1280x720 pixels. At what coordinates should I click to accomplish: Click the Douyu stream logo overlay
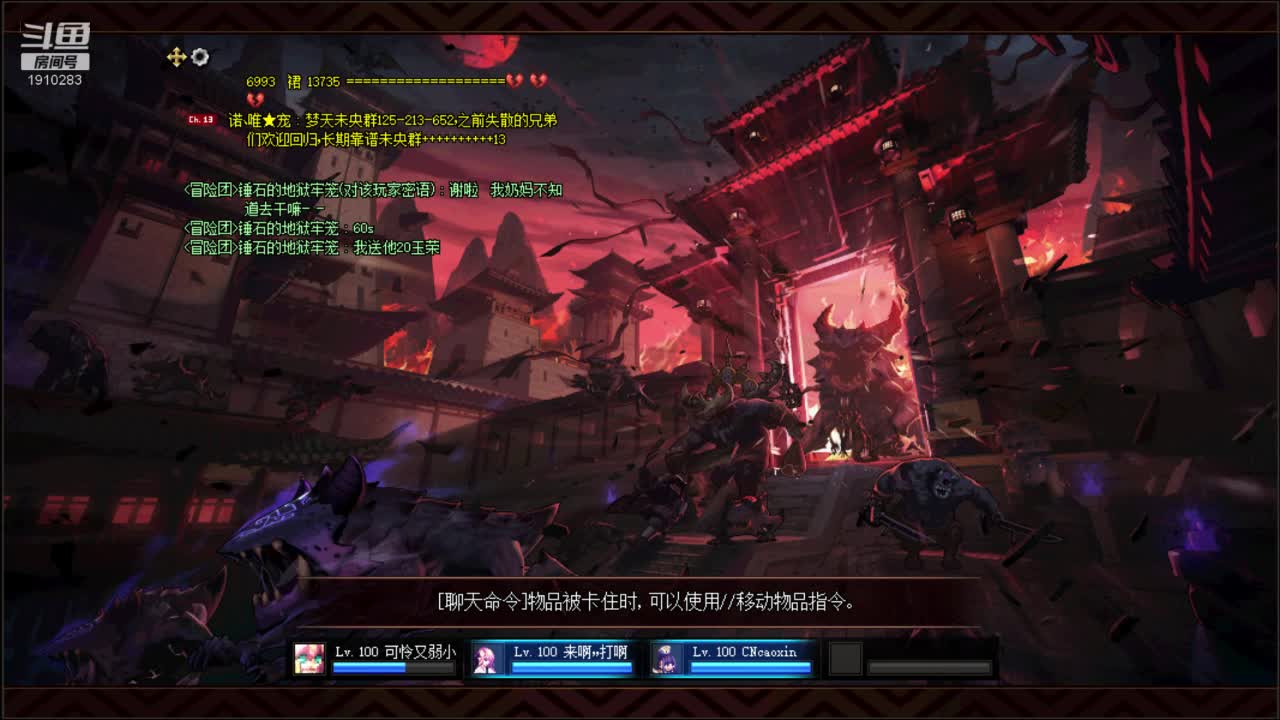56,46
